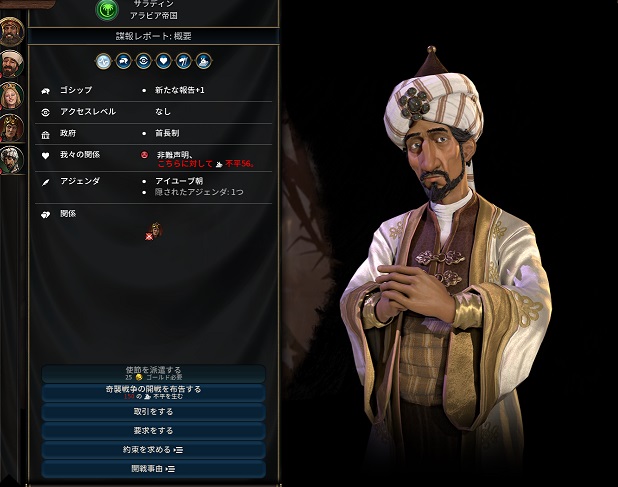The height and width of the screenshot is (487, 618).
Task: Expand the ask for promise list (約束を求める)
Action: [153, 449]
